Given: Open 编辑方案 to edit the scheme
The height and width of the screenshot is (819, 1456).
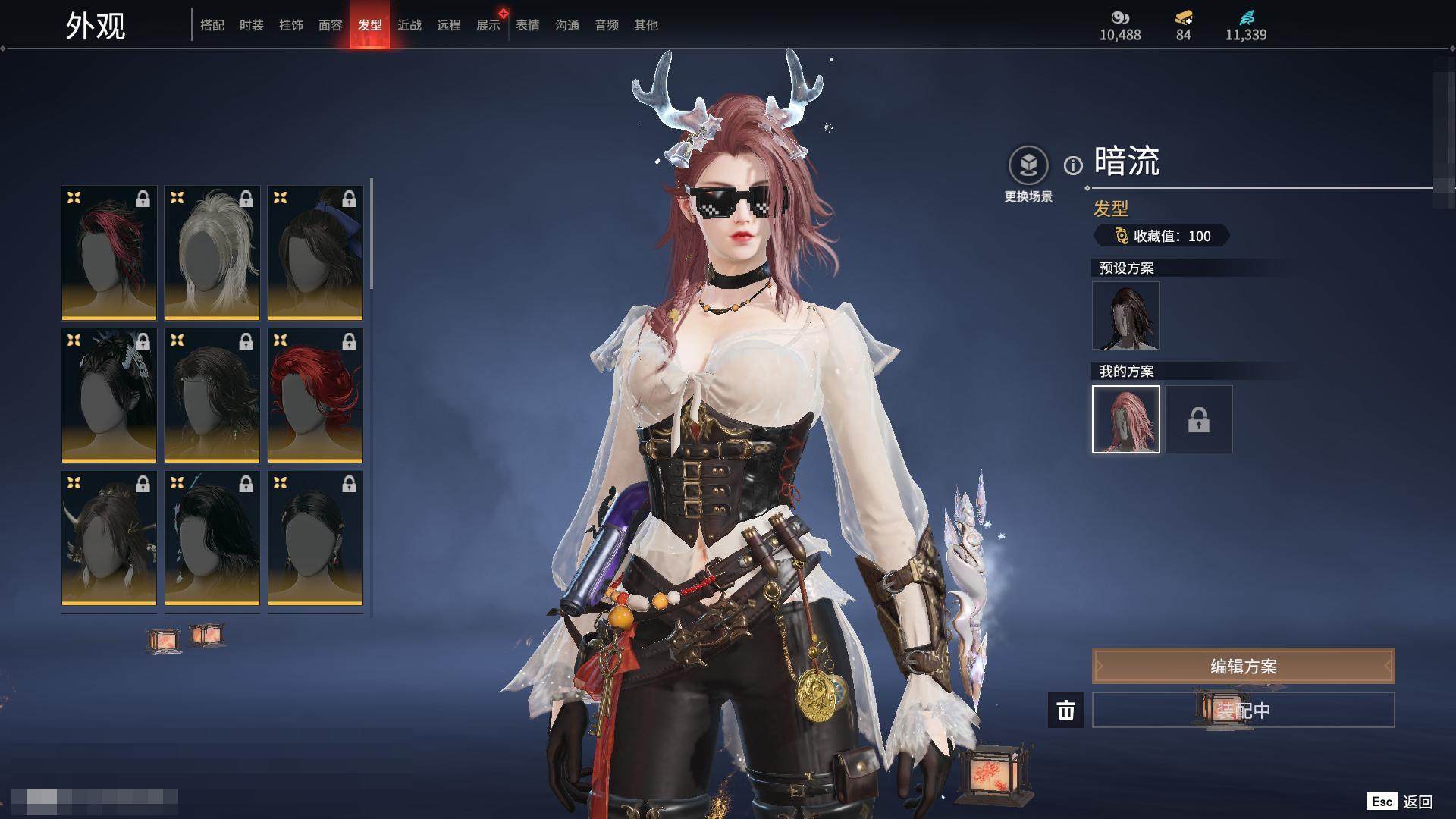Looking at the screenshot, I should [1243, 666].
